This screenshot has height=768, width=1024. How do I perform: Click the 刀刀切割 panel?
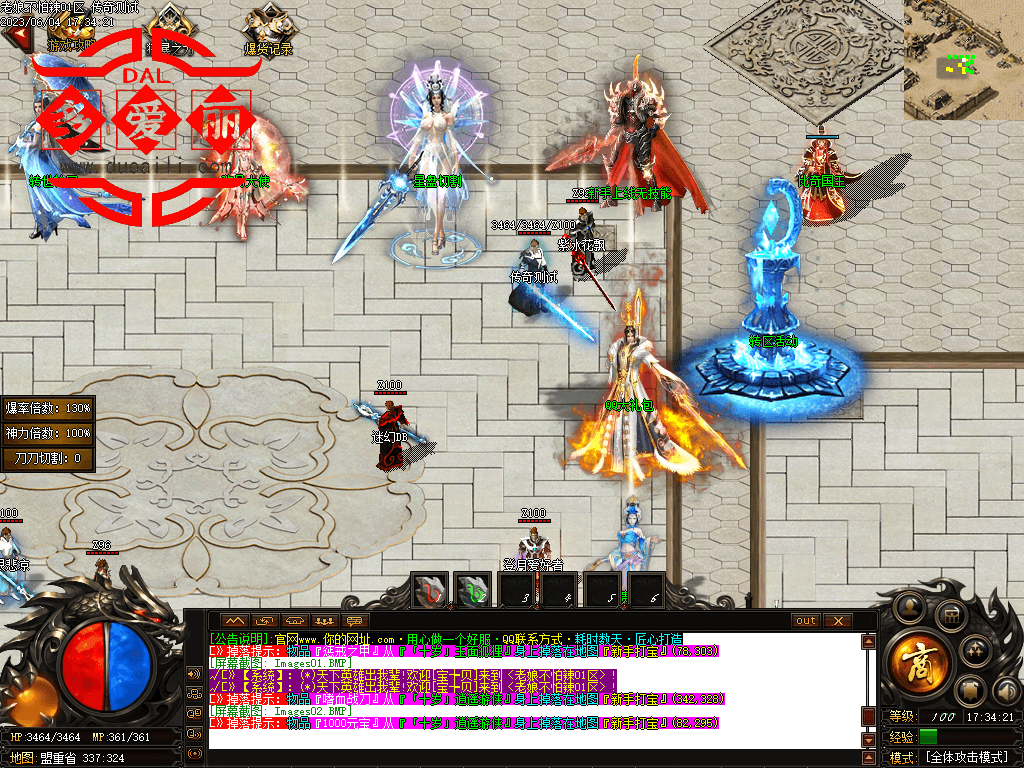(x=47, y=458)
